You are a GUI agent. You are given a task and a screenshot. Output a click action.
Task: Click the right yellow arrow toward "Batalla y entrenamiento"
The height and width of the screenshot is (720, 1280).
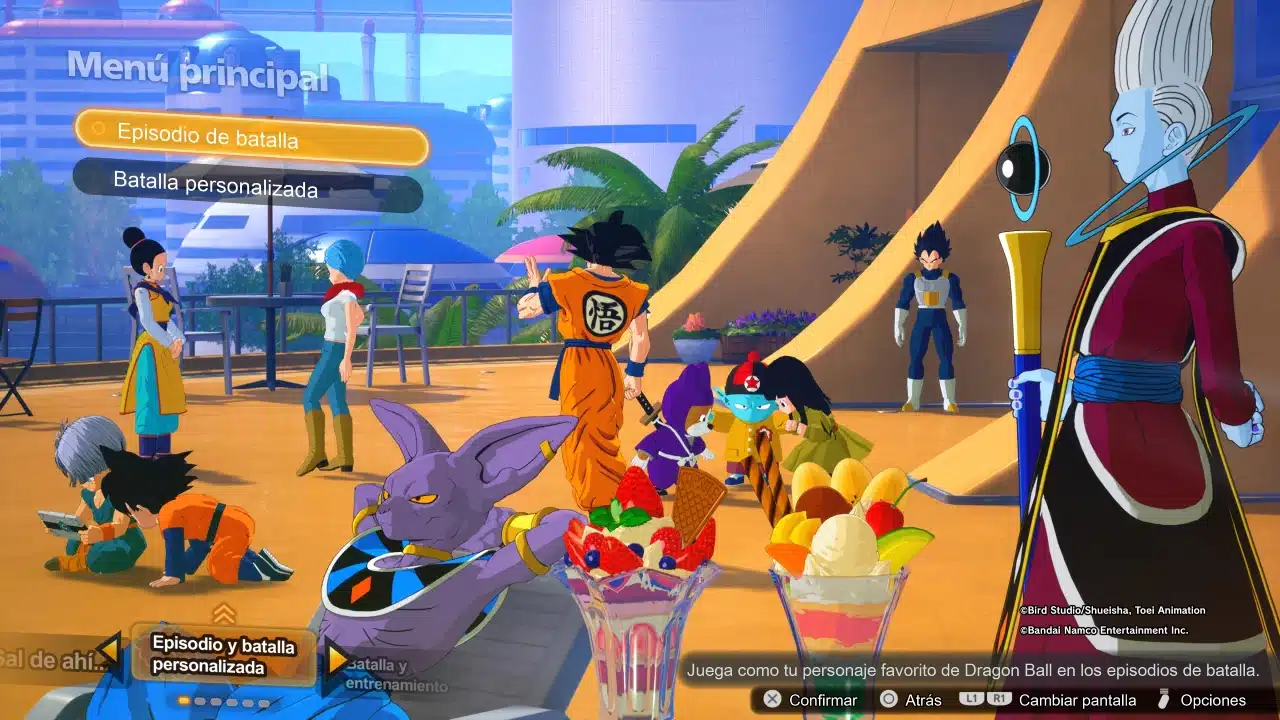click(x=337, y=658)
